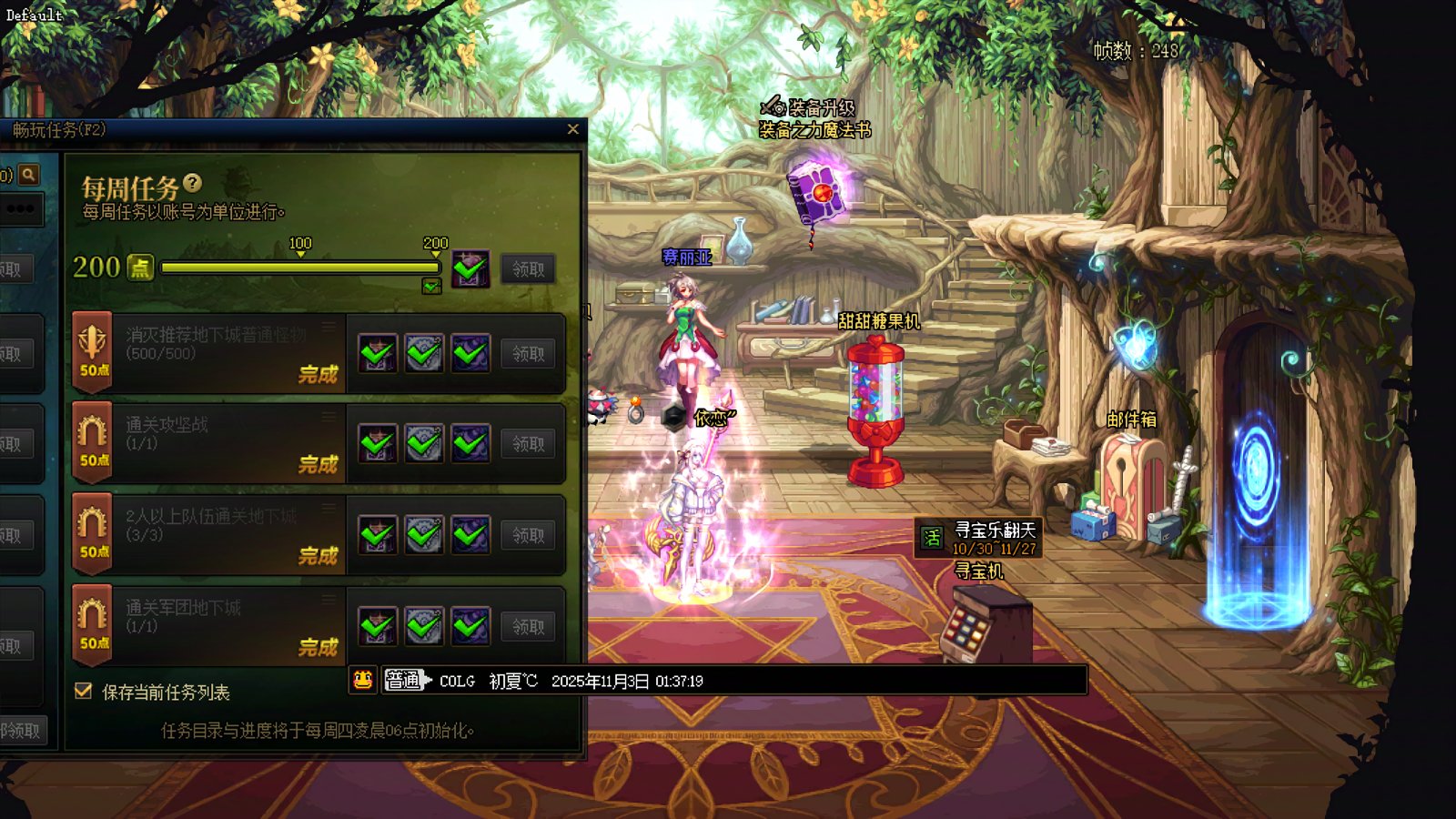Claim reward for 消灭推荐地下城普通怪物 task
Screen dimensions: 1456x819
[528, 354]
